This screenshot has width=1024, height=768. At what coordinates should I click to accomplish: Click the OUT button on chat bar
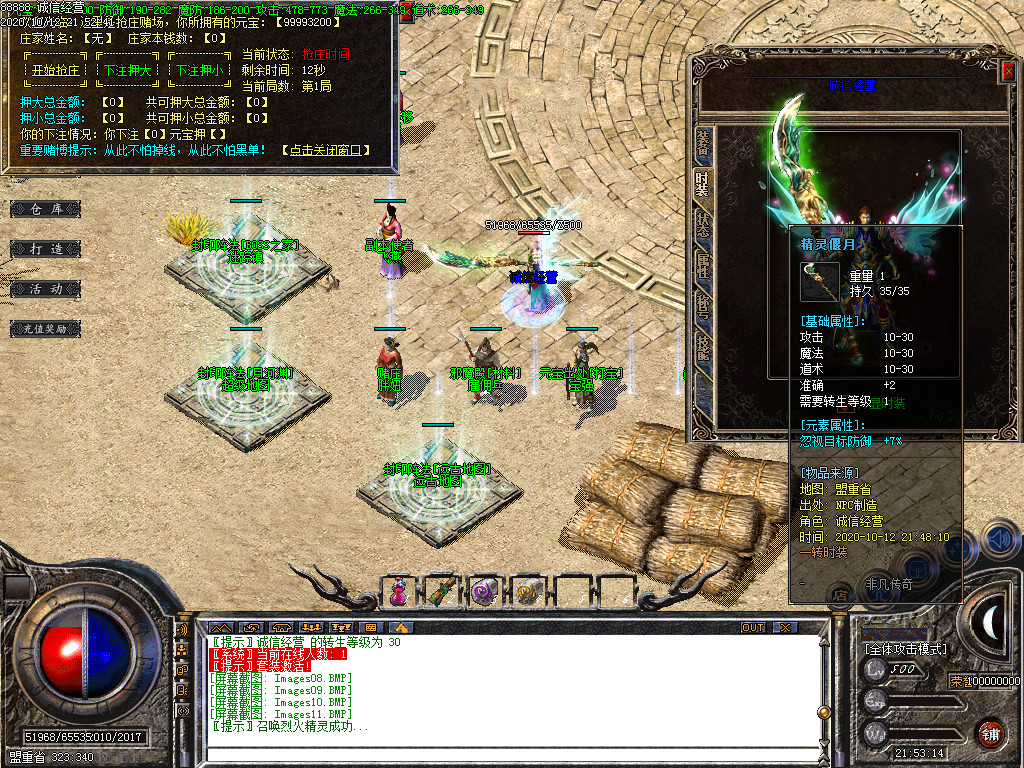[752, 628]
